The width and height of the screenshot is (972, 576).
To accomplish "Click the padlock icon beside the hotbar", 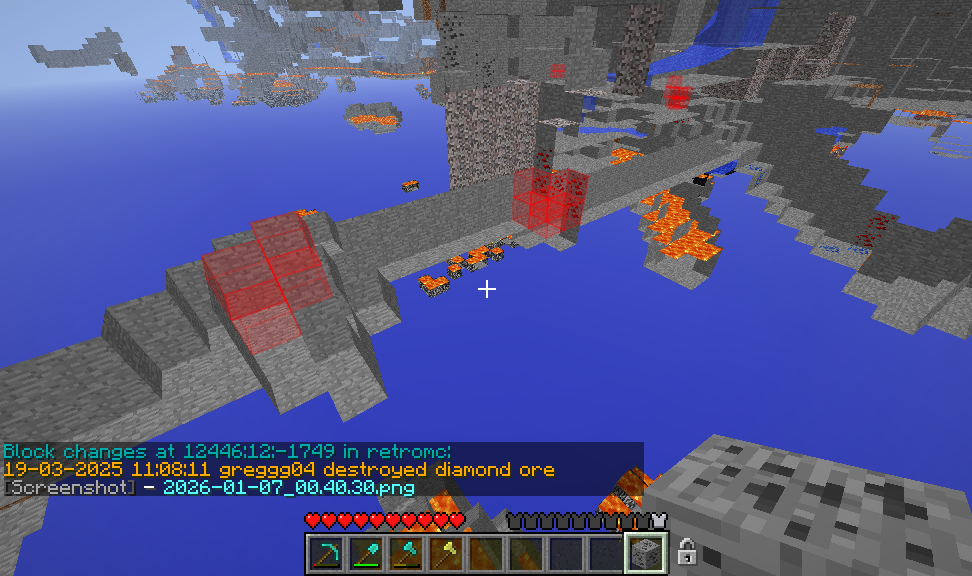I will (687, 551).
